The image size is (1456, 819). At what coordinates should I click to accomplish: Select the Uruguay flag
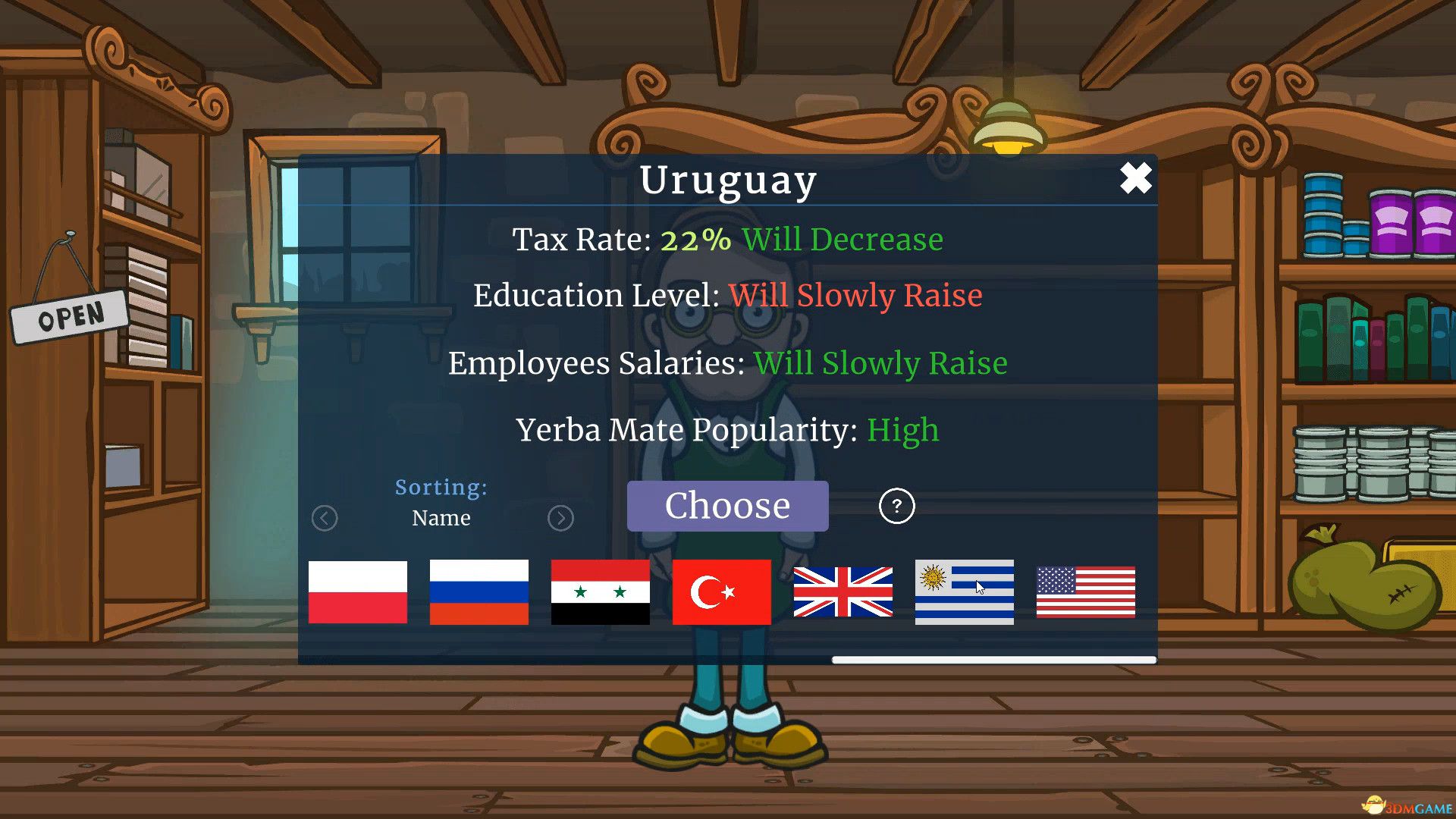[964, 591]
